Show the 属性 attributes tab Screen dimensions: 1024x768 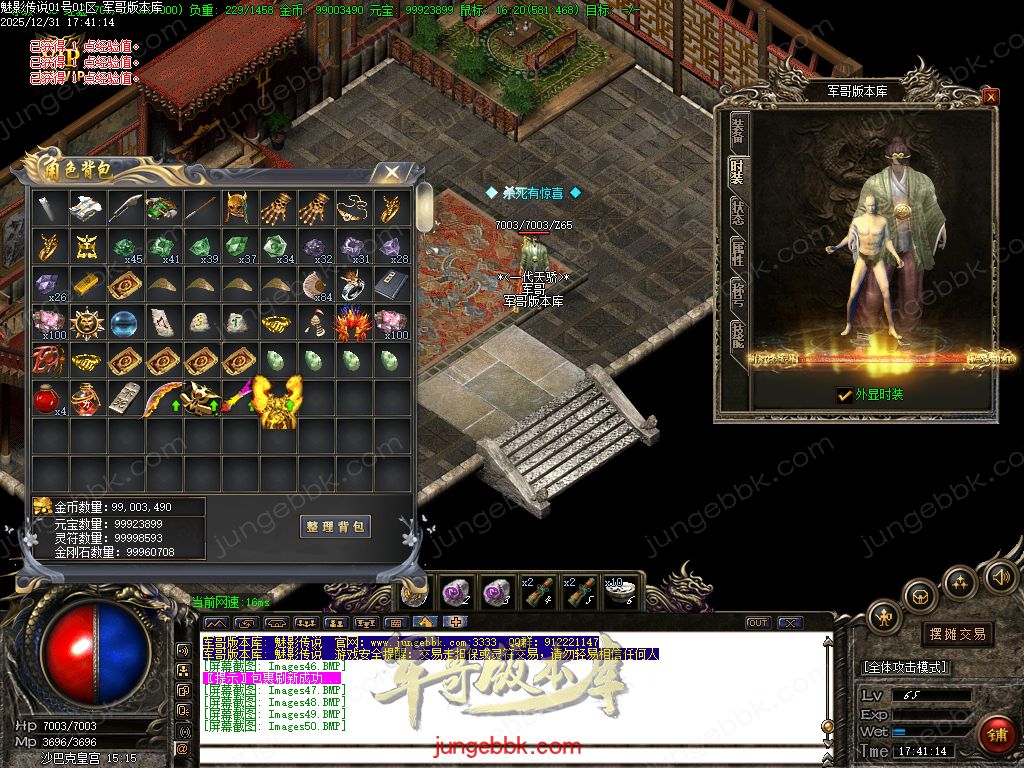737,254
